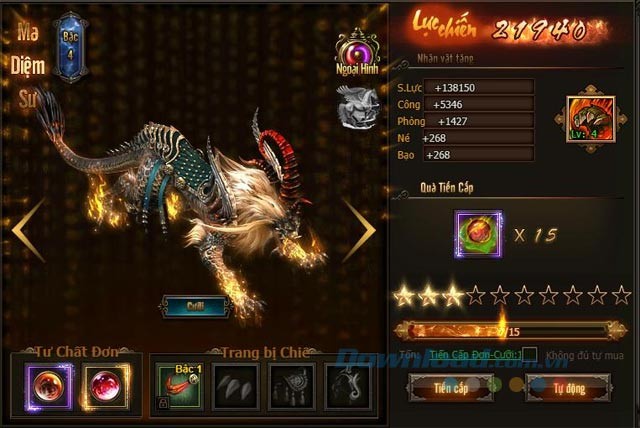
Task: Select the claws mount equipment slot
Action: click(236, 387)
